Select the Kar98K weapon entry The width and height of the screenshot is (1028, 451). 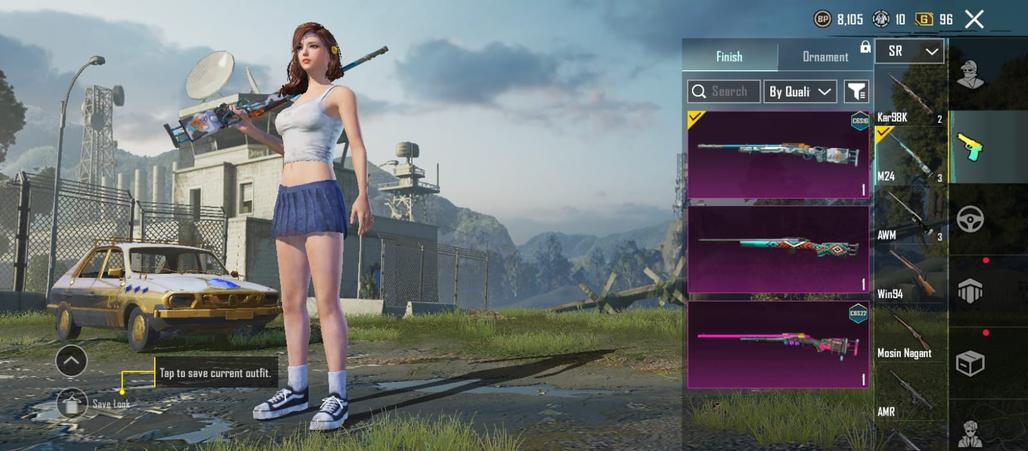click(910, 102)
